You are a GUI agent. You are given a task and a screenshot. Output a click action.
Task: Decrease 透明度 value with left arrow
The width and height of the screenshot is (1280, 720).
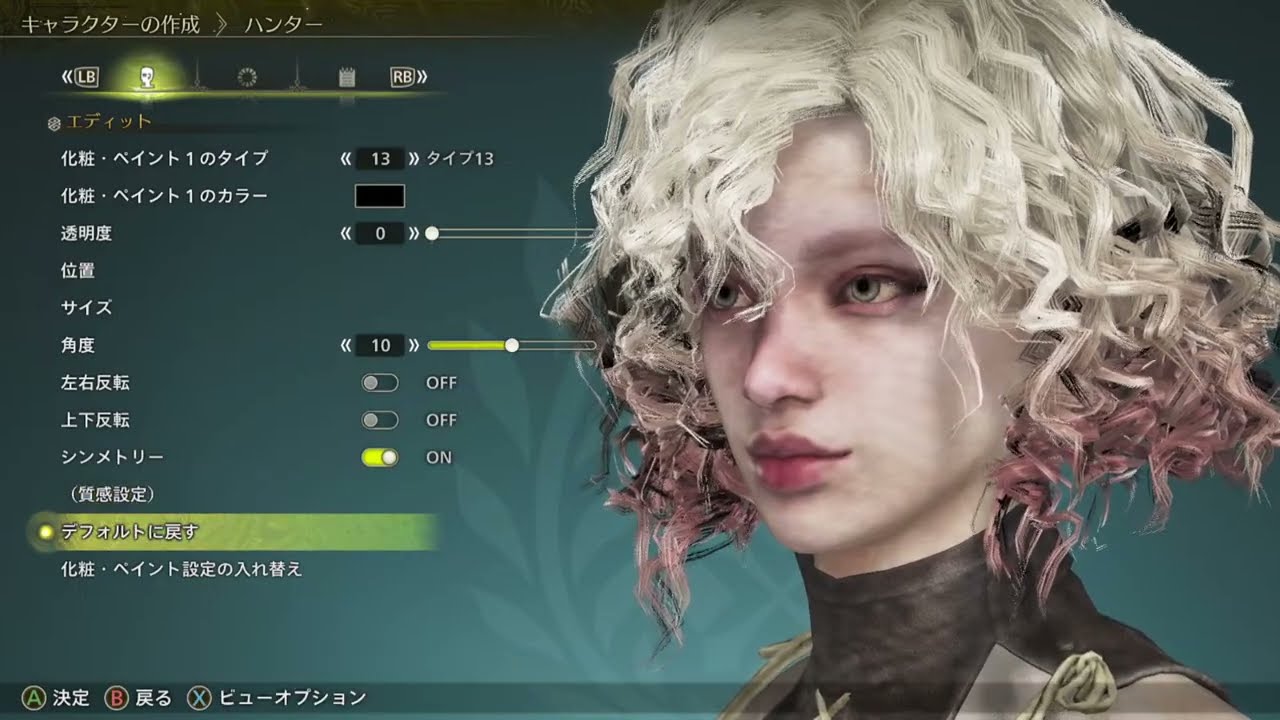tap(346, 233)
